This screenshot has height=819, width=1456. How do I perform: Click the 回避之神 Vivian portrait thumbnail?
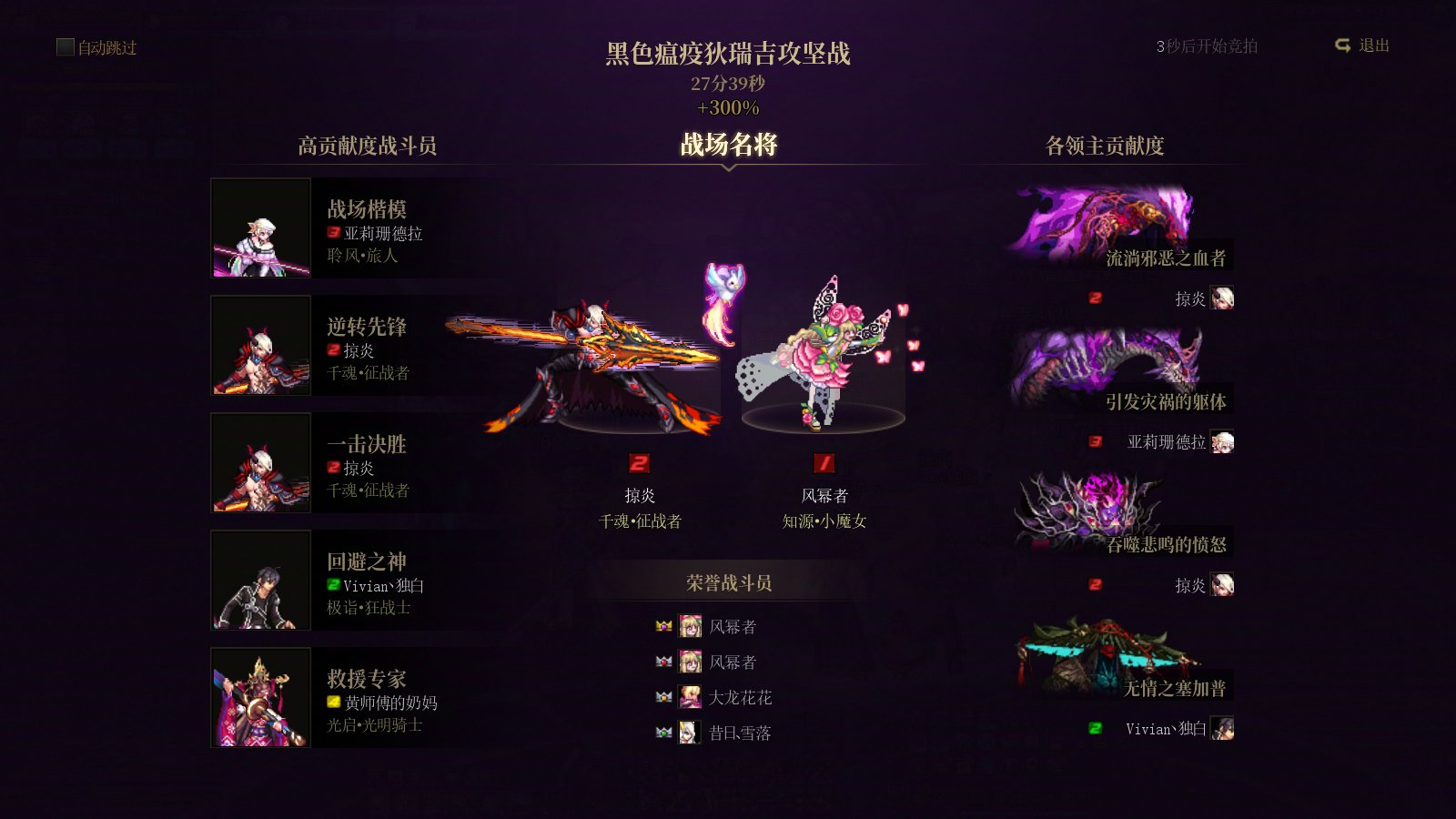coord(260,581)
